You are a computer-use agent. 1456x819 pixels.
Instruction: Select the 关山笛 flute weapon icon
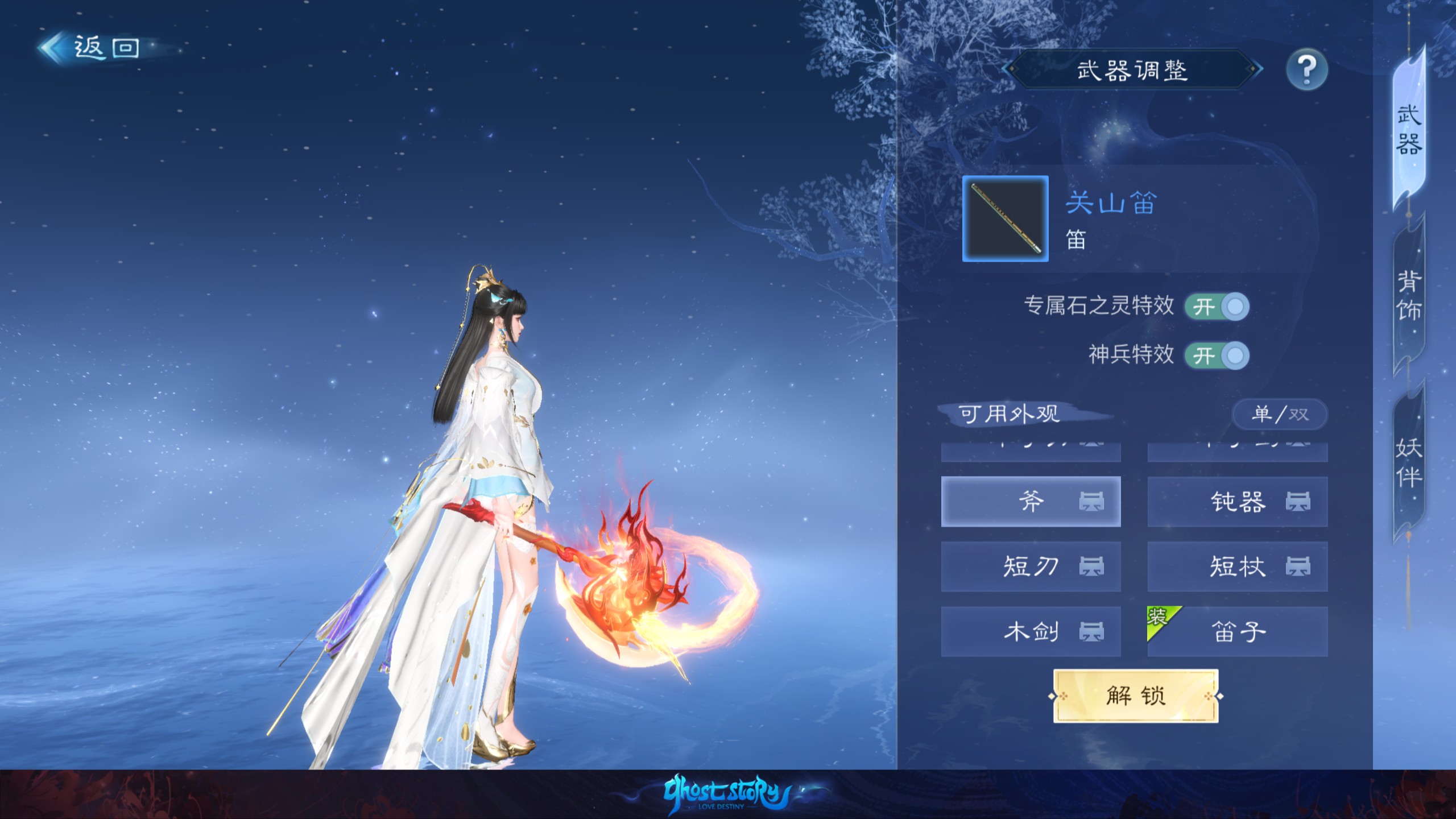click(x=1005, y=219)
